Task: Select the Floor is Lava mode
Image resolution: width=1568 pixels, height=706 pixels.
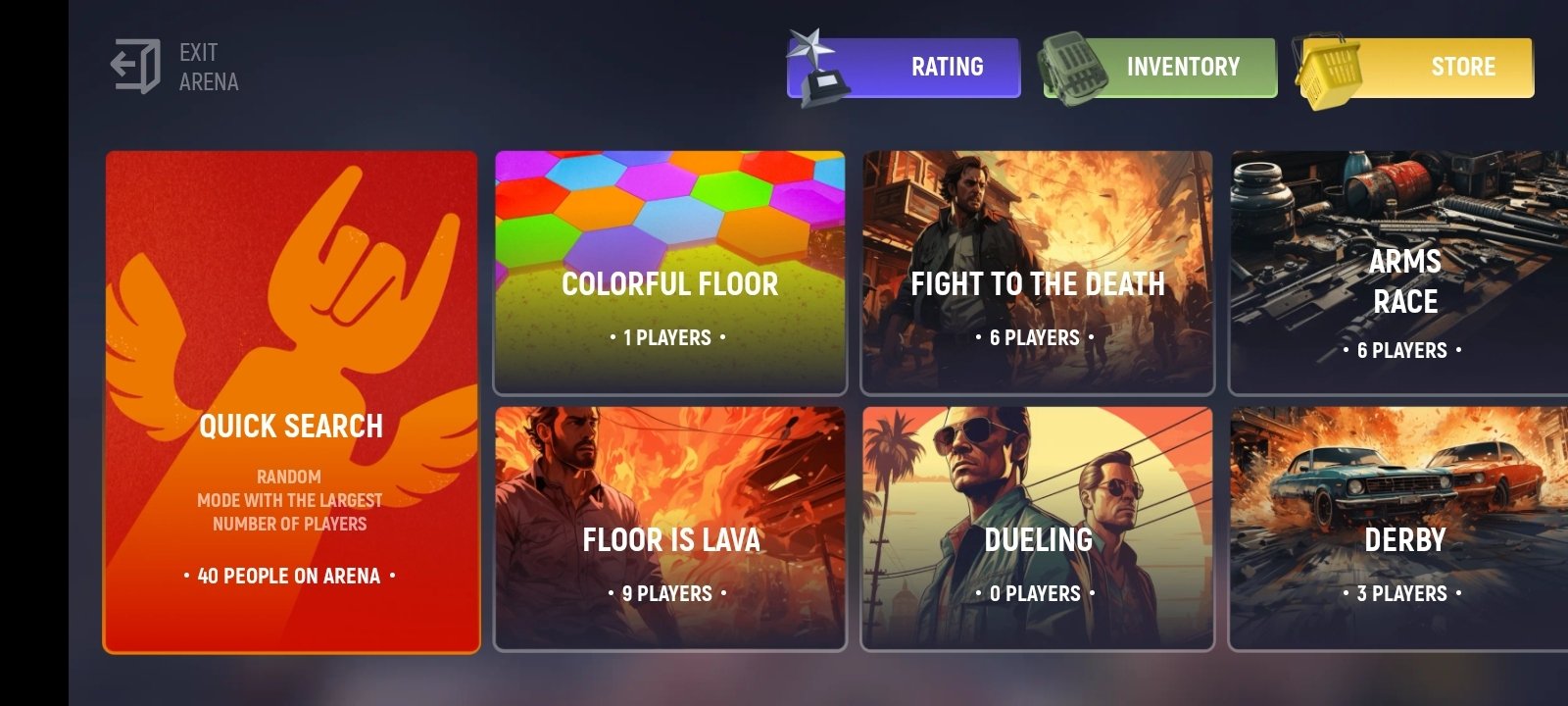Action: (670, 529)
